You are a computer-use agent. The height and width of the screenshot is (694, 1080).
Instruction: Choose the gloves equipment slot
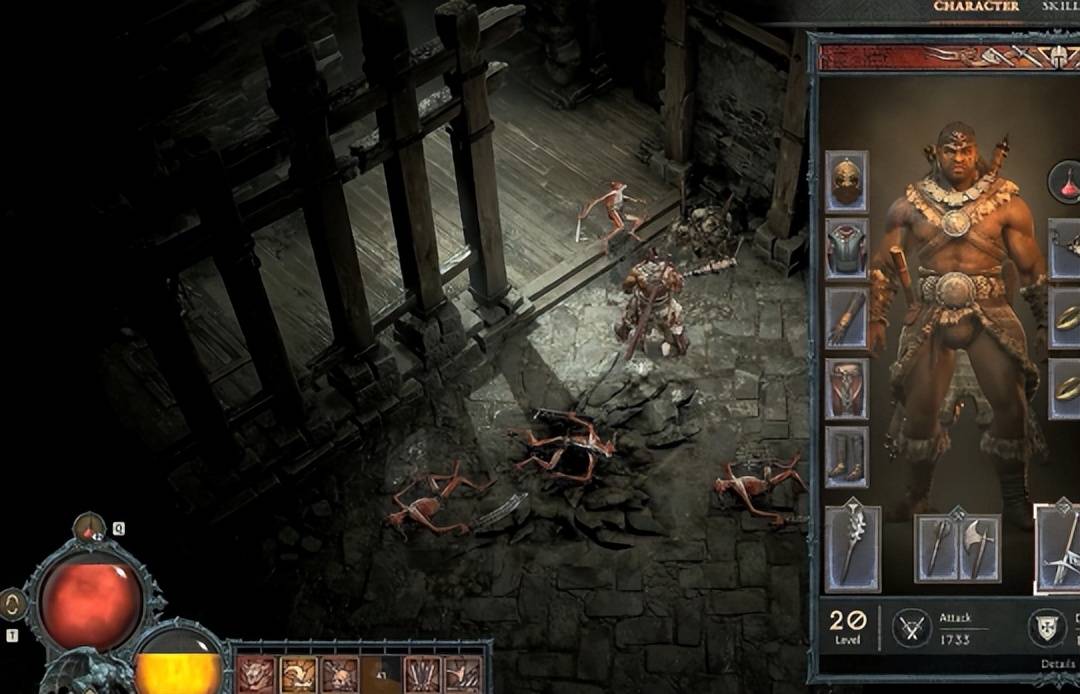point(846,318)
